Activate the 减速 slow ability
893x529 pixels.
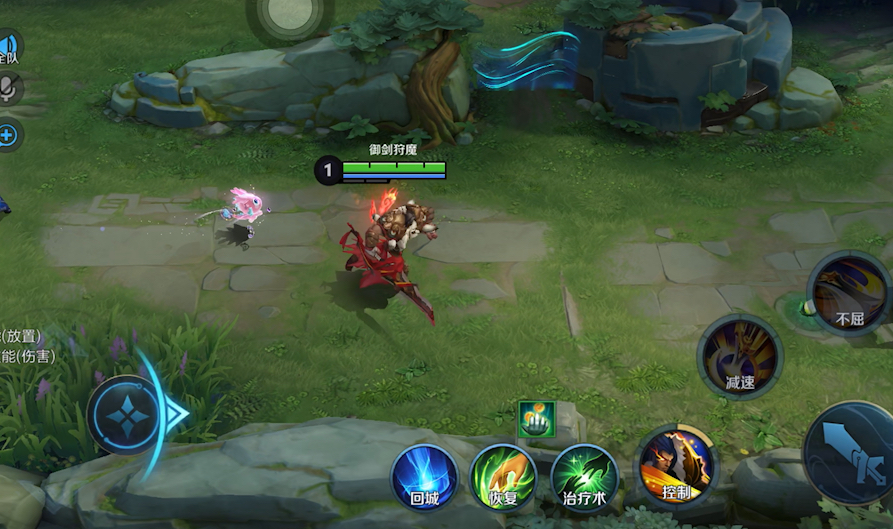tap(740, 356)
